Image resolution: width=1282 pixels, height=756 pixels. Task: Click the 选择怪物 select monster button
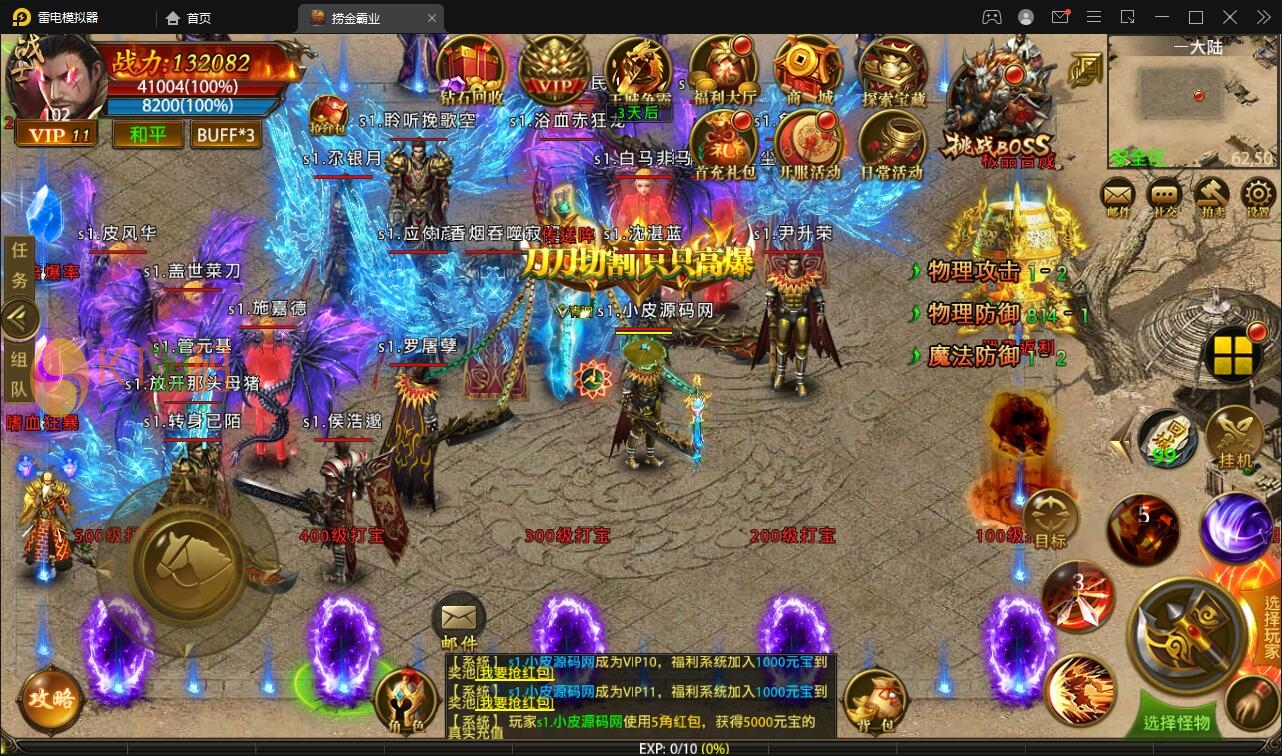pos(1176,722)
